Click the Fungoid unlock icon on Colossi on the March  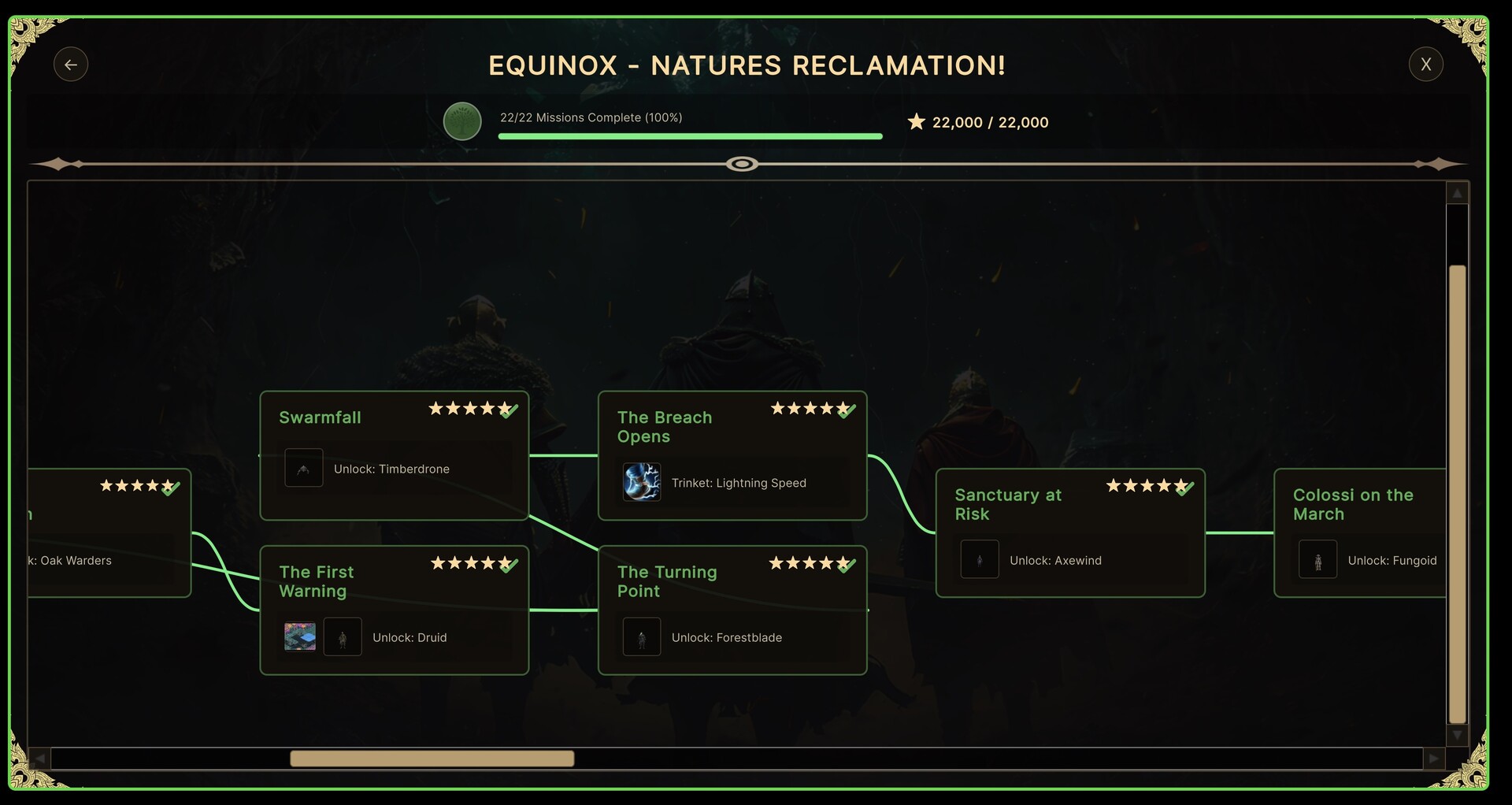[x=1317, y=559]
